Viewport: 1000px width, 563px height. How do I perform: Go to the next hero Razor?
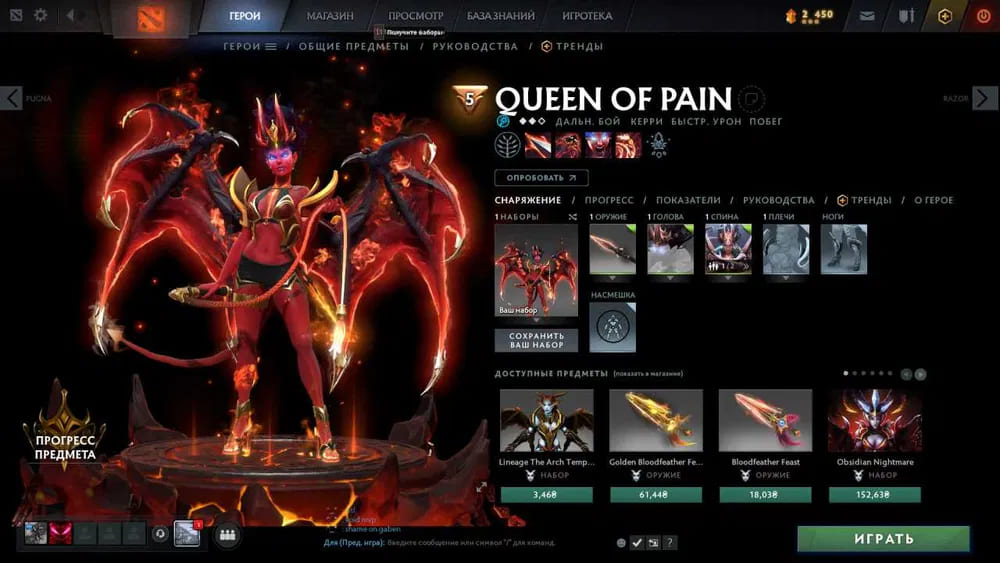point(987,98)
